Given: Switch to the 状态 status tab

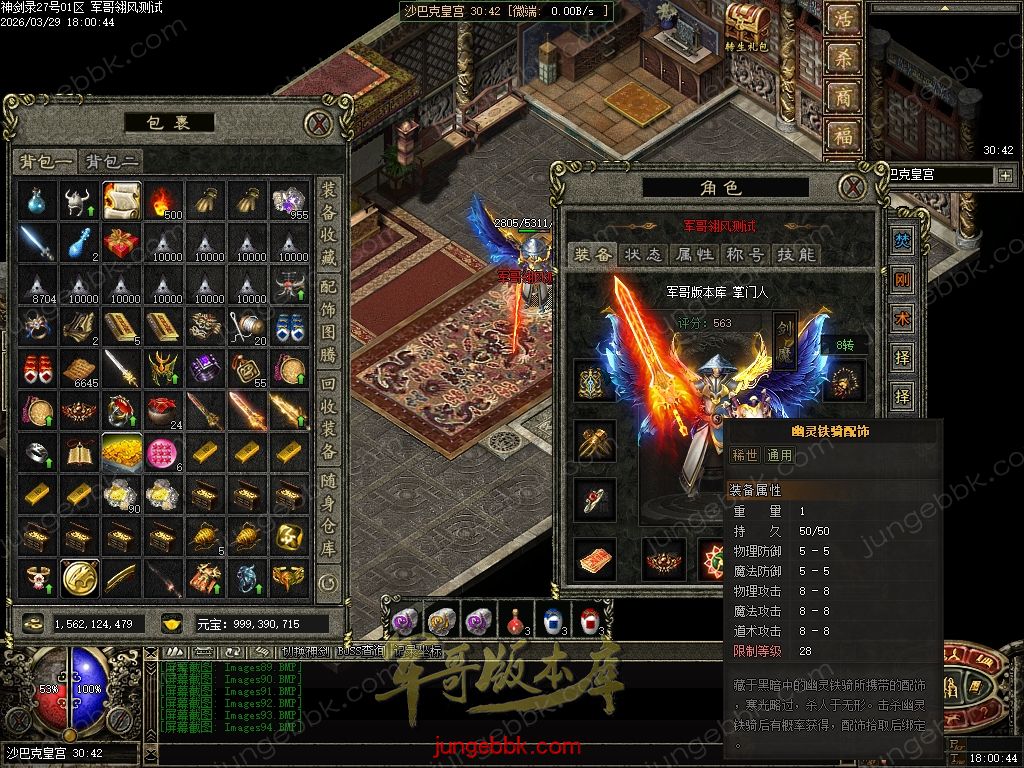Looking at the screenshot, I should click(643, 255).
